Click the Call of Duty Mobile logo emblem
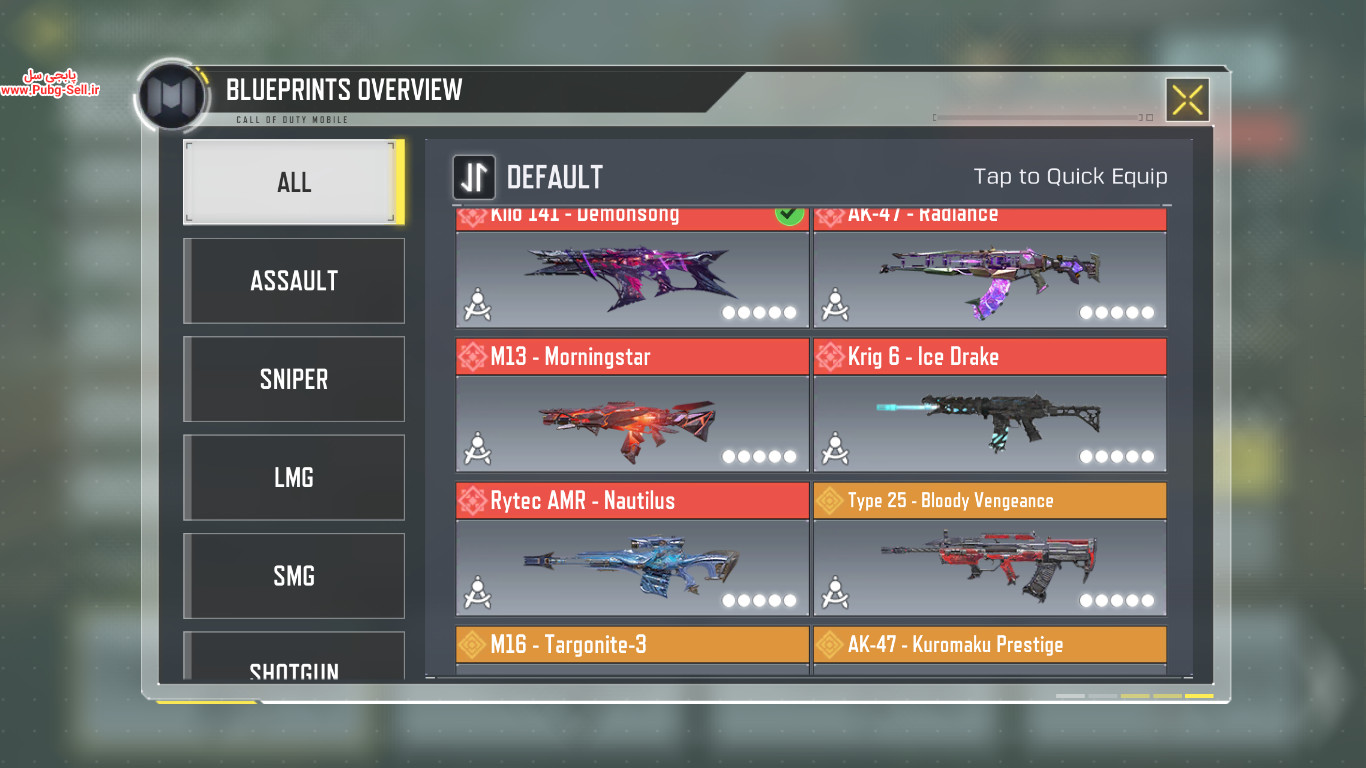 point(172,97)
